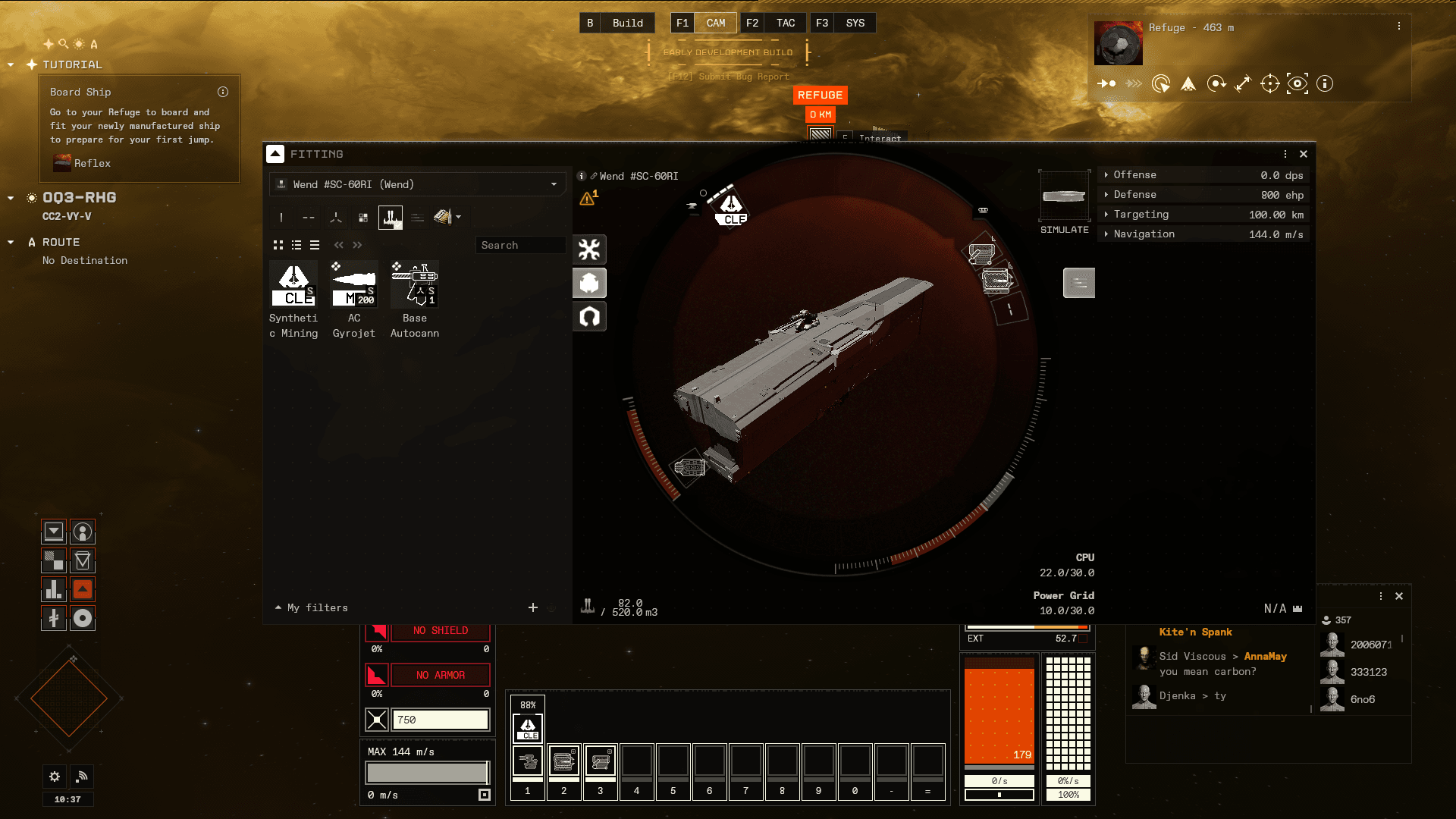The height and width of the screenshot is (819, 1456).
Task: Close the chat window
Action: point(1399,596)
